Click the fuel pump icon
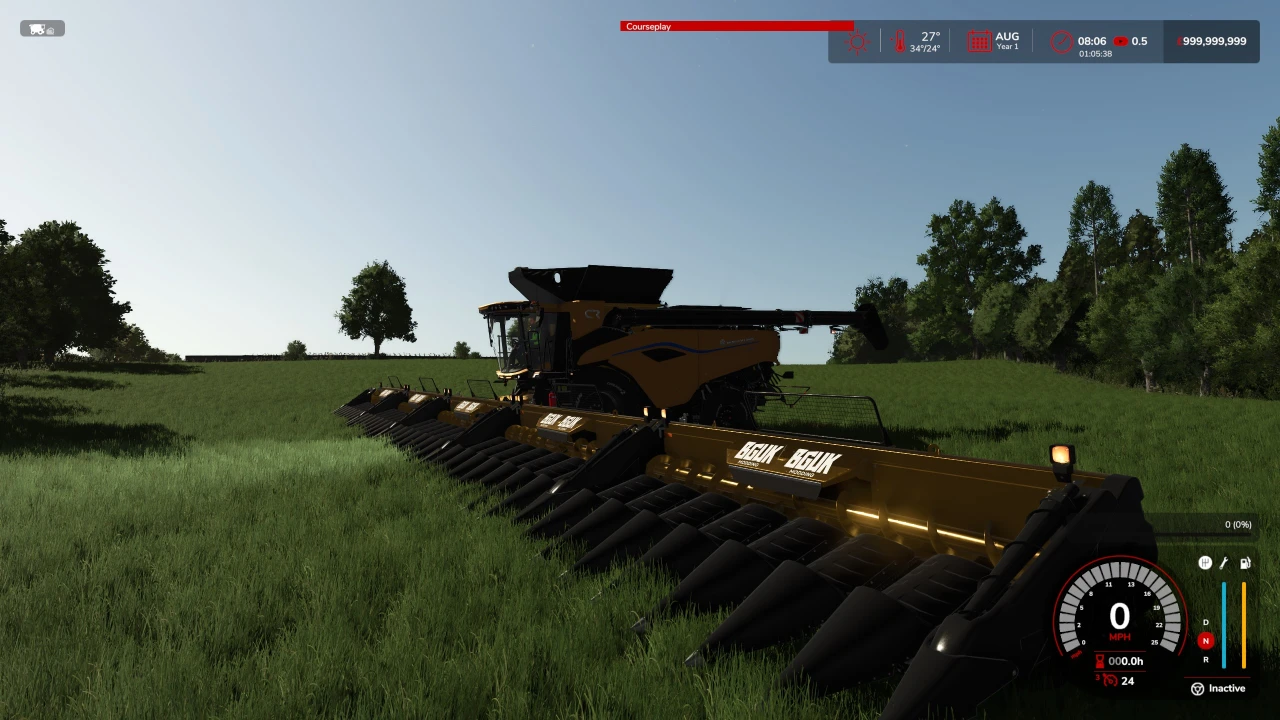Viewport: 1280px width, 720px height. [1245, 563]
